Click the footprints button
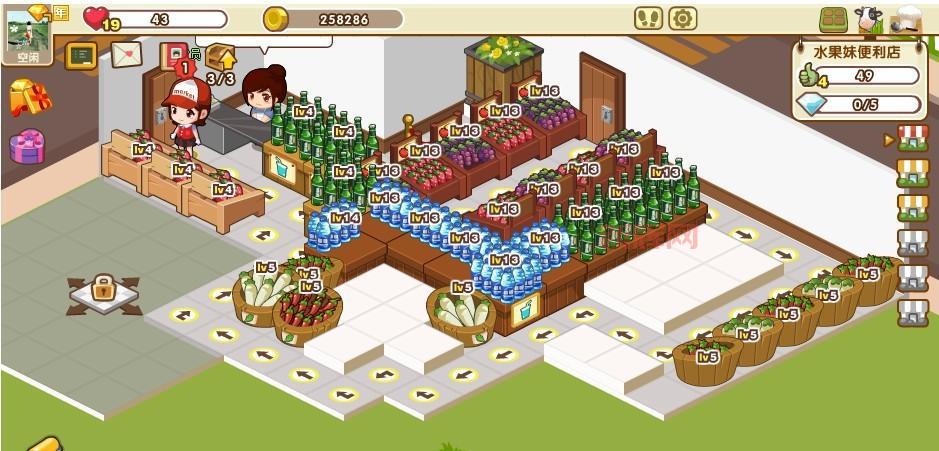 click(x=648, y=19)
